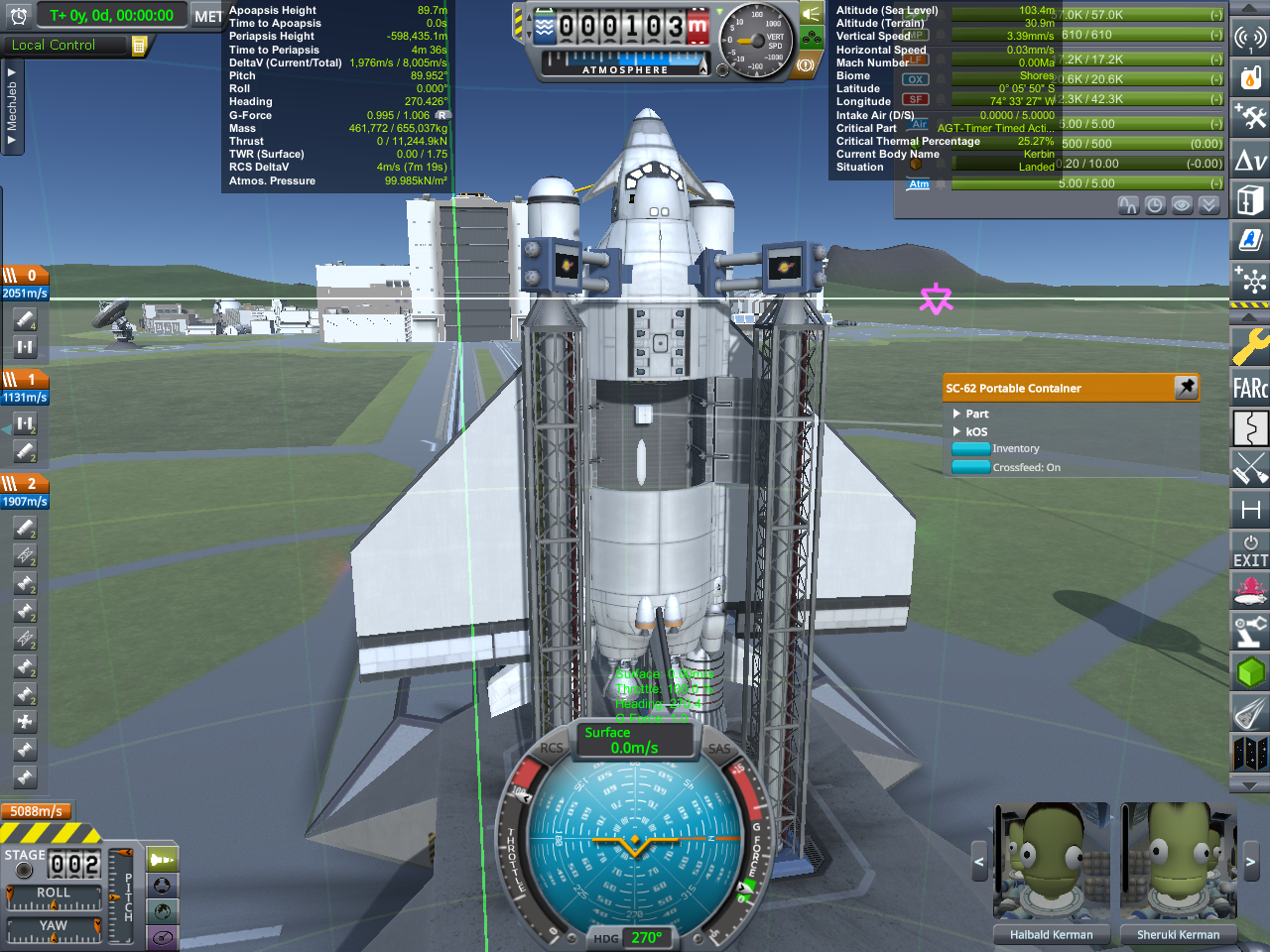1270x952 pixels.
Task: Expand the Part section
Action: click(x=957, y=414)
